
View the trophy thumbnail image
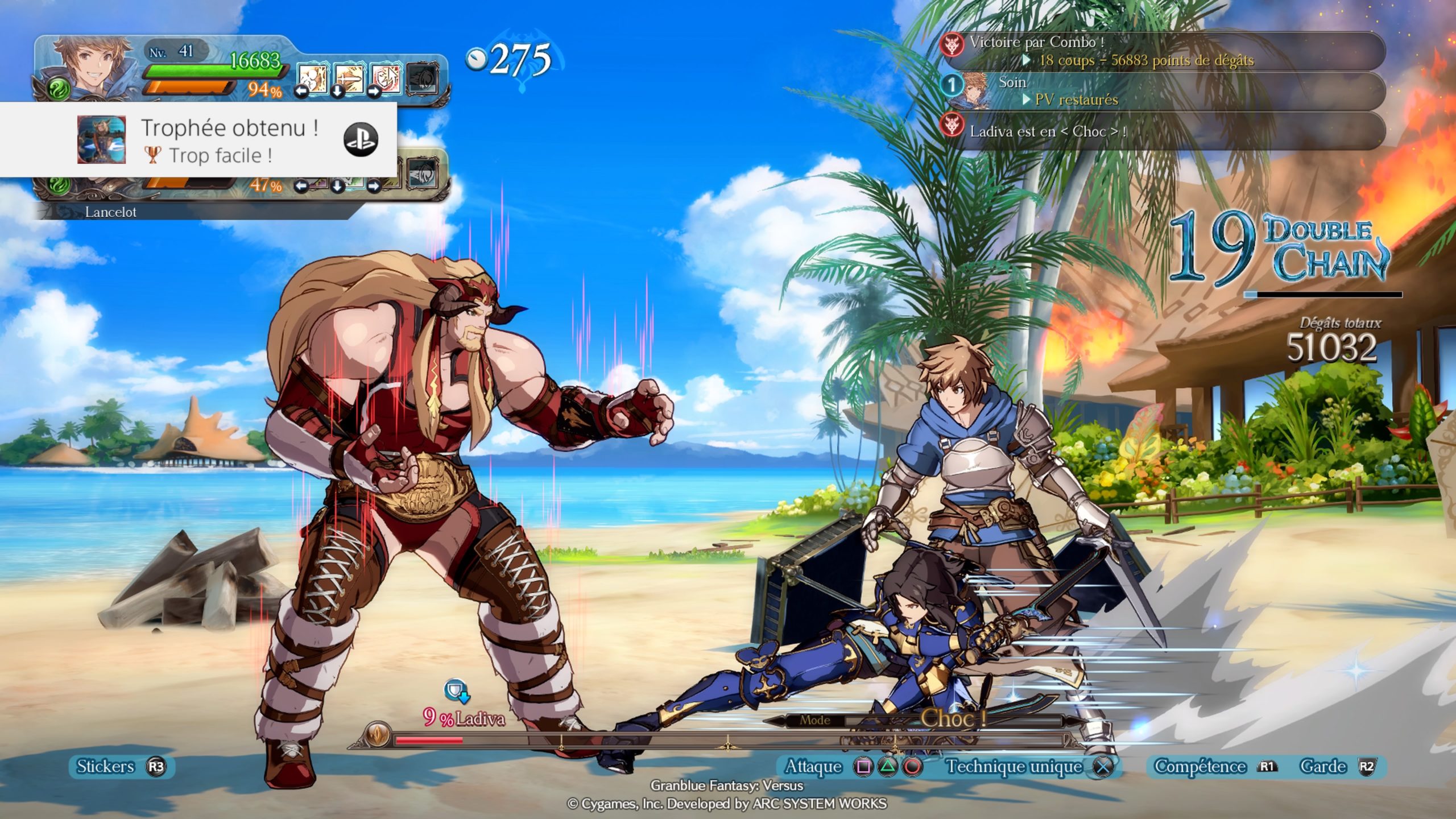[101, 140]
